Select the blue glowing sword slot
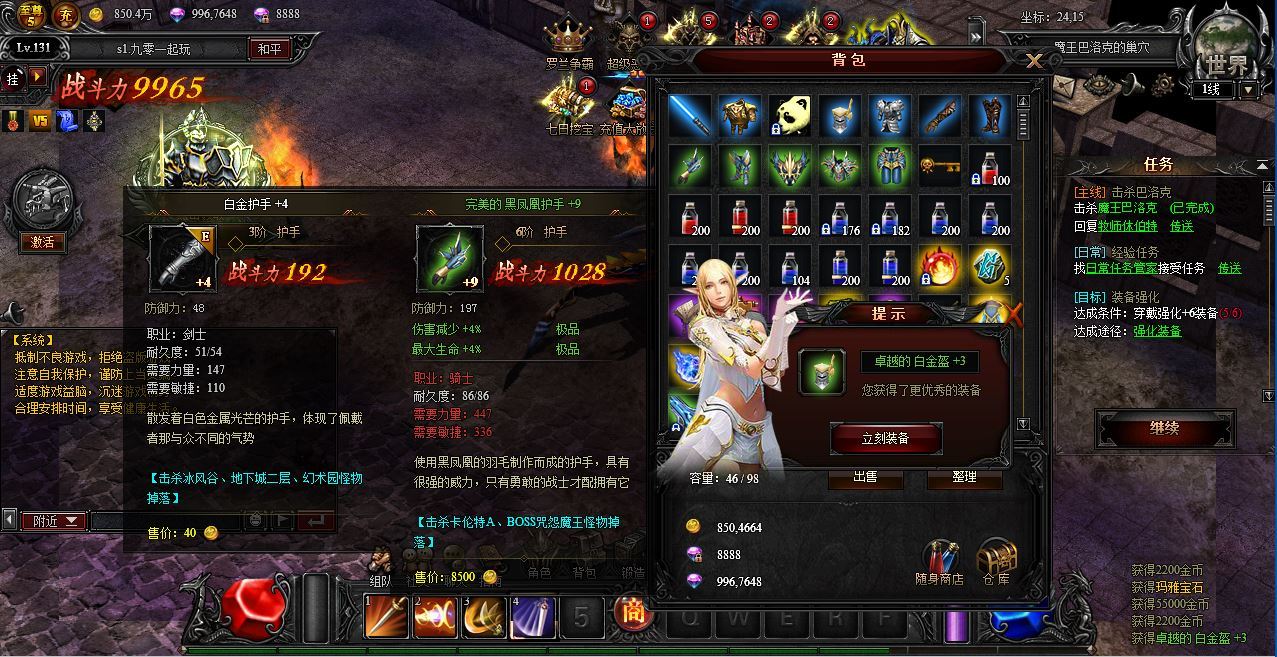The width and height of the screenshot is (1277, 657). (x=690, y=117)
